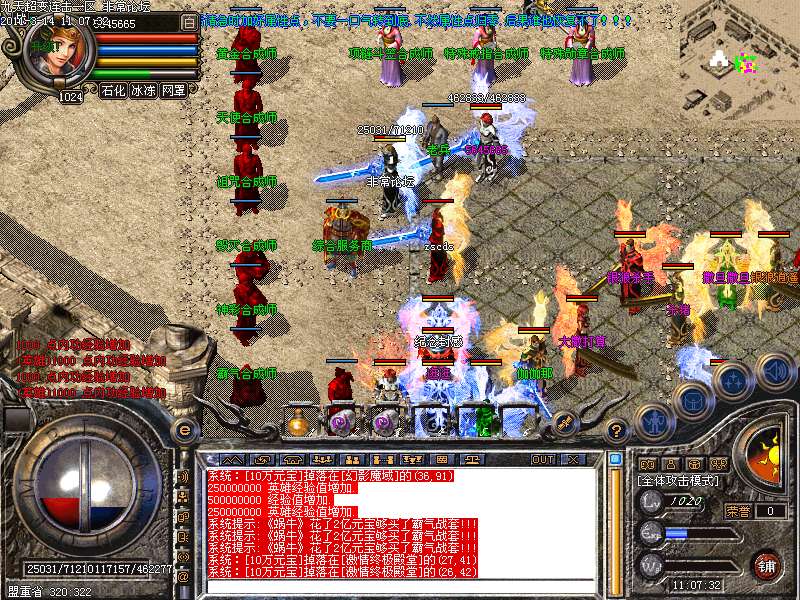Use the green item in the belt
The height and width of the screenshot is (600, 800).
tap(485, 420)
